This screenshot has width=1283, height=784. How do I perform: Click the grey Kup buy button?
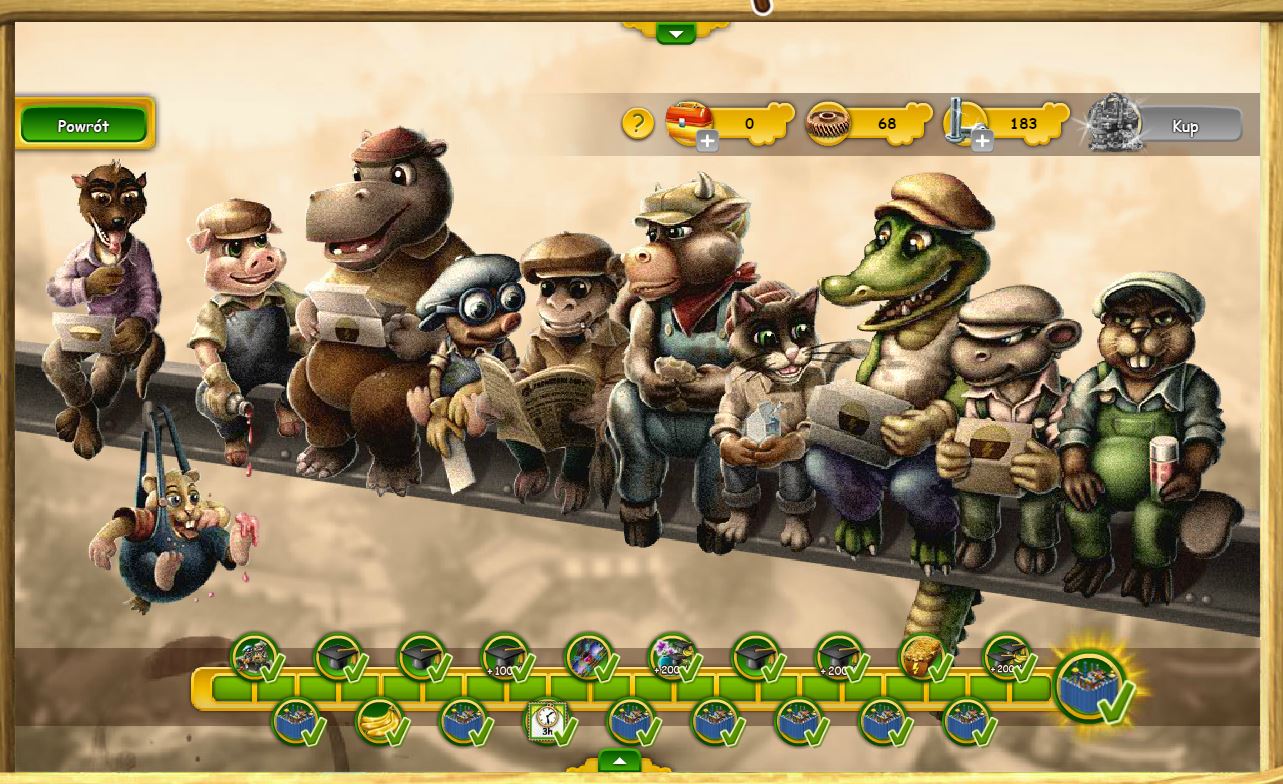coord(1185,126)
